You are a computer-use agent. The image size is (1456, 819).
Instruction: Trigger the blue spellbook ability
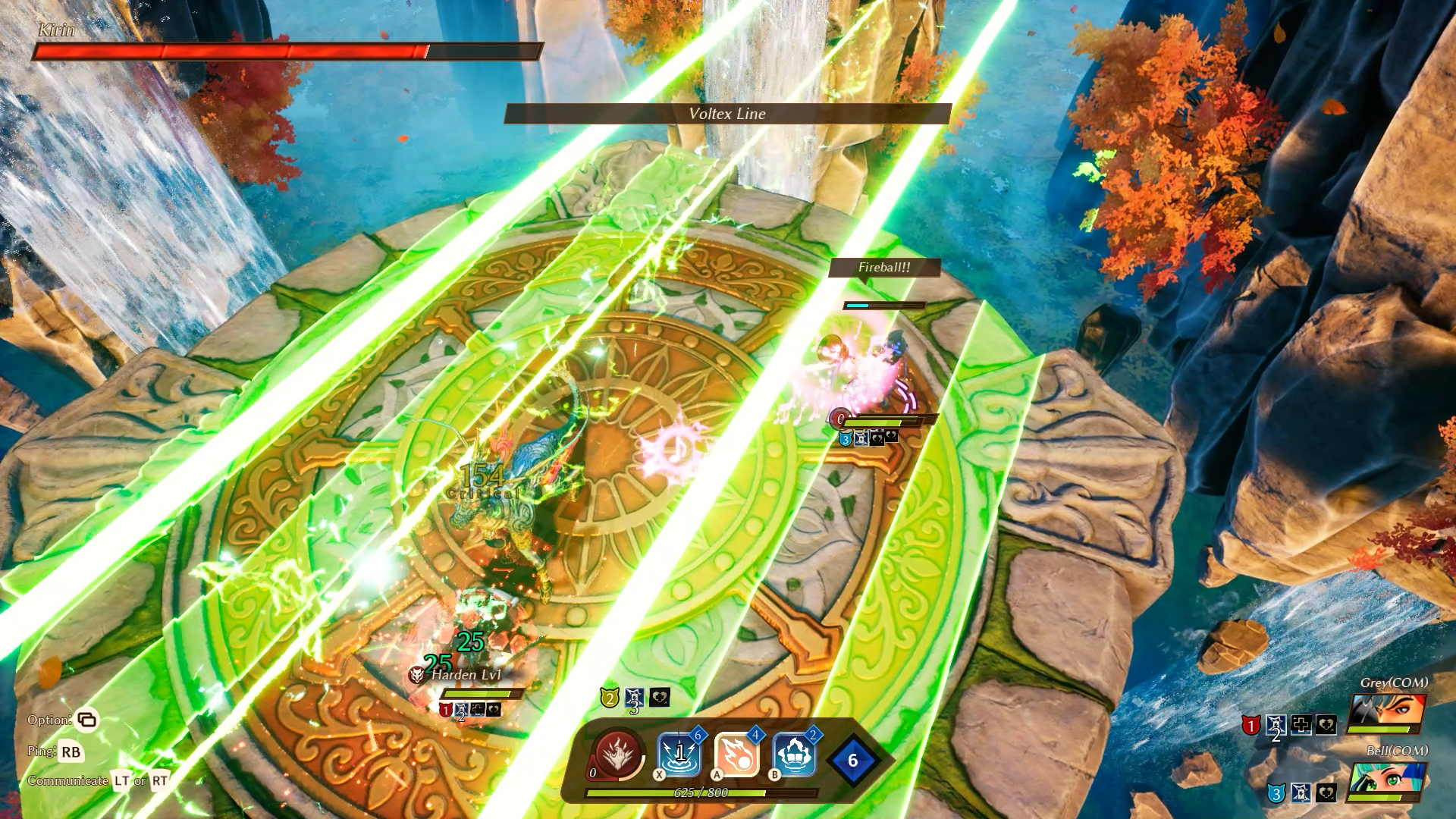pos(794,755)
